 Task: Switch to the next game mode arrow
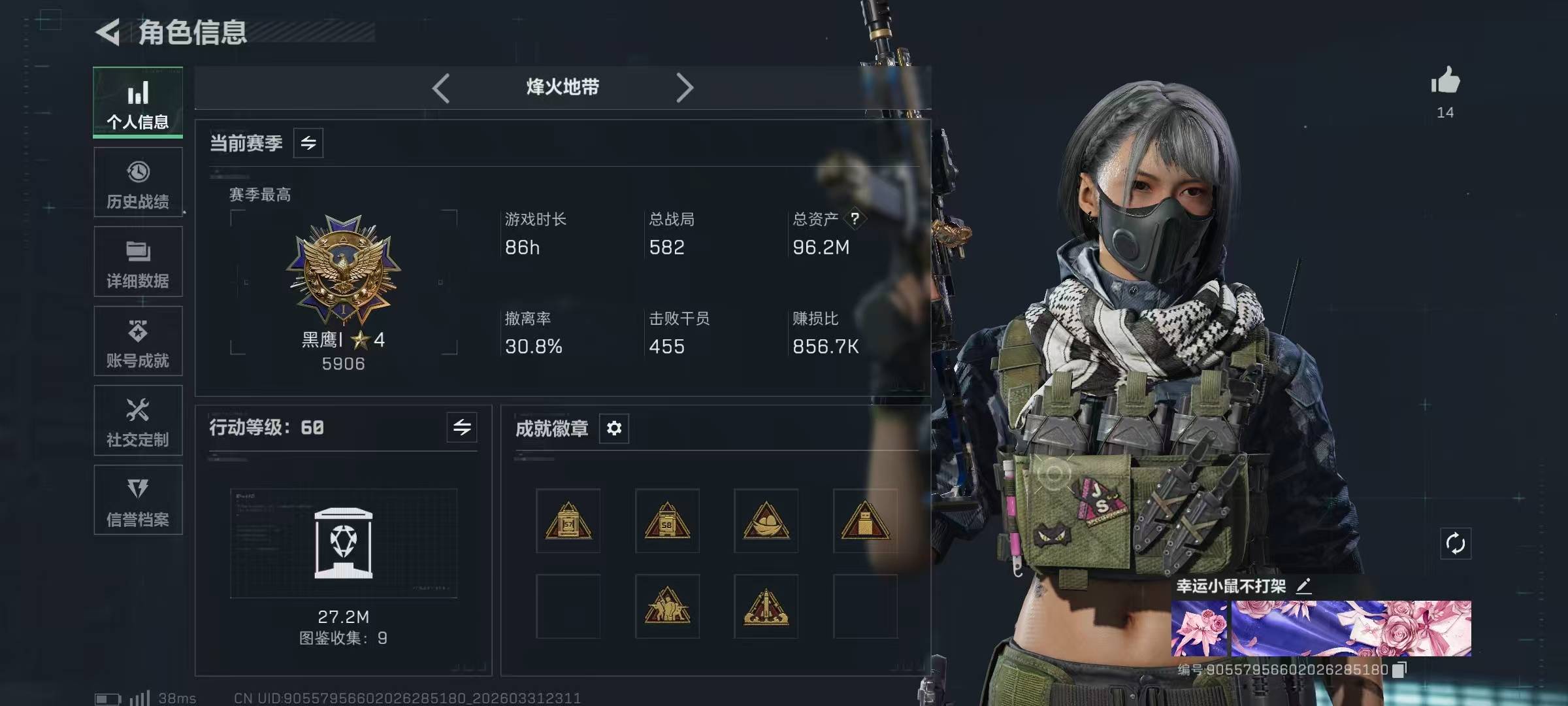(684, 88)
